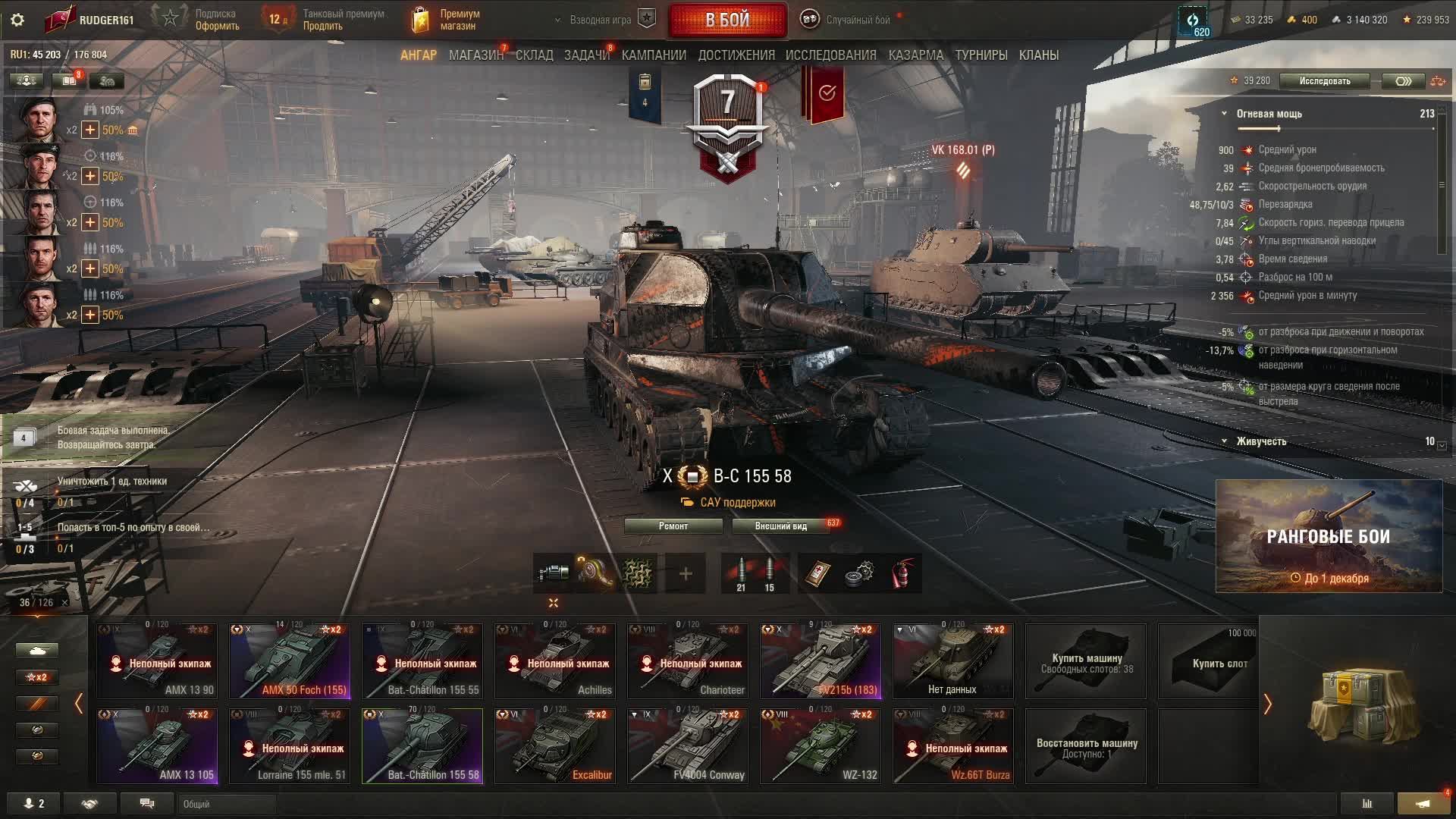The width and height of the screenshot is (1456, 819).
Task: Open the КАЗАРМА tab
Action: (915, 55)
